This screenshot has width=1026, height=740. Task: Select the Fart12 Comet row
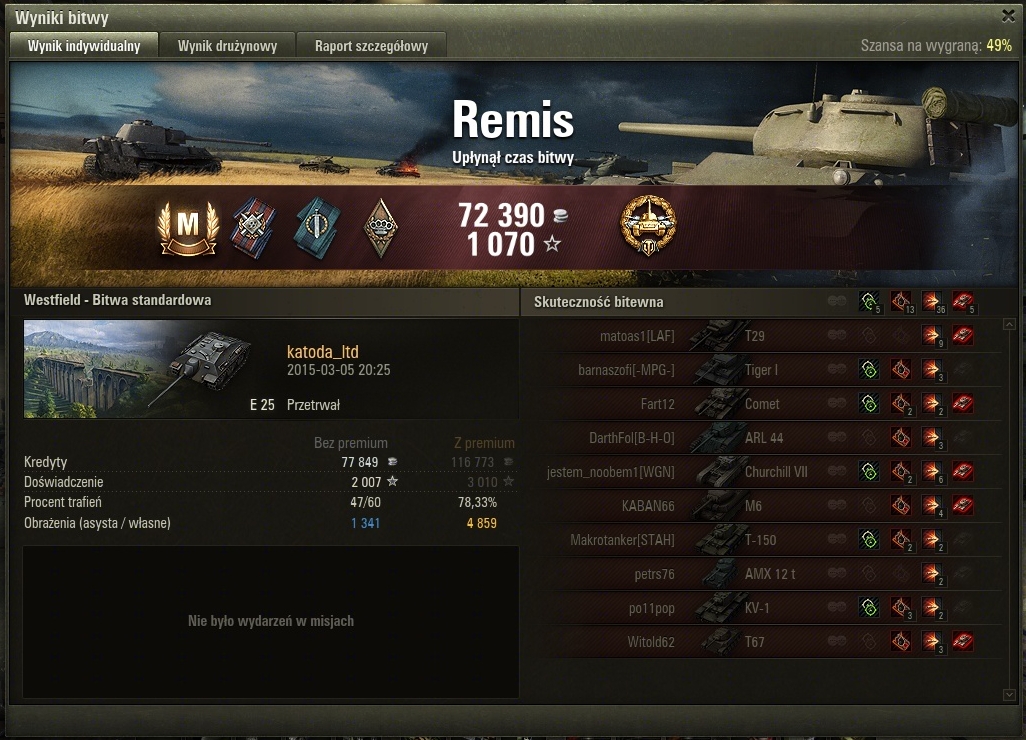(x=760, y=404)
